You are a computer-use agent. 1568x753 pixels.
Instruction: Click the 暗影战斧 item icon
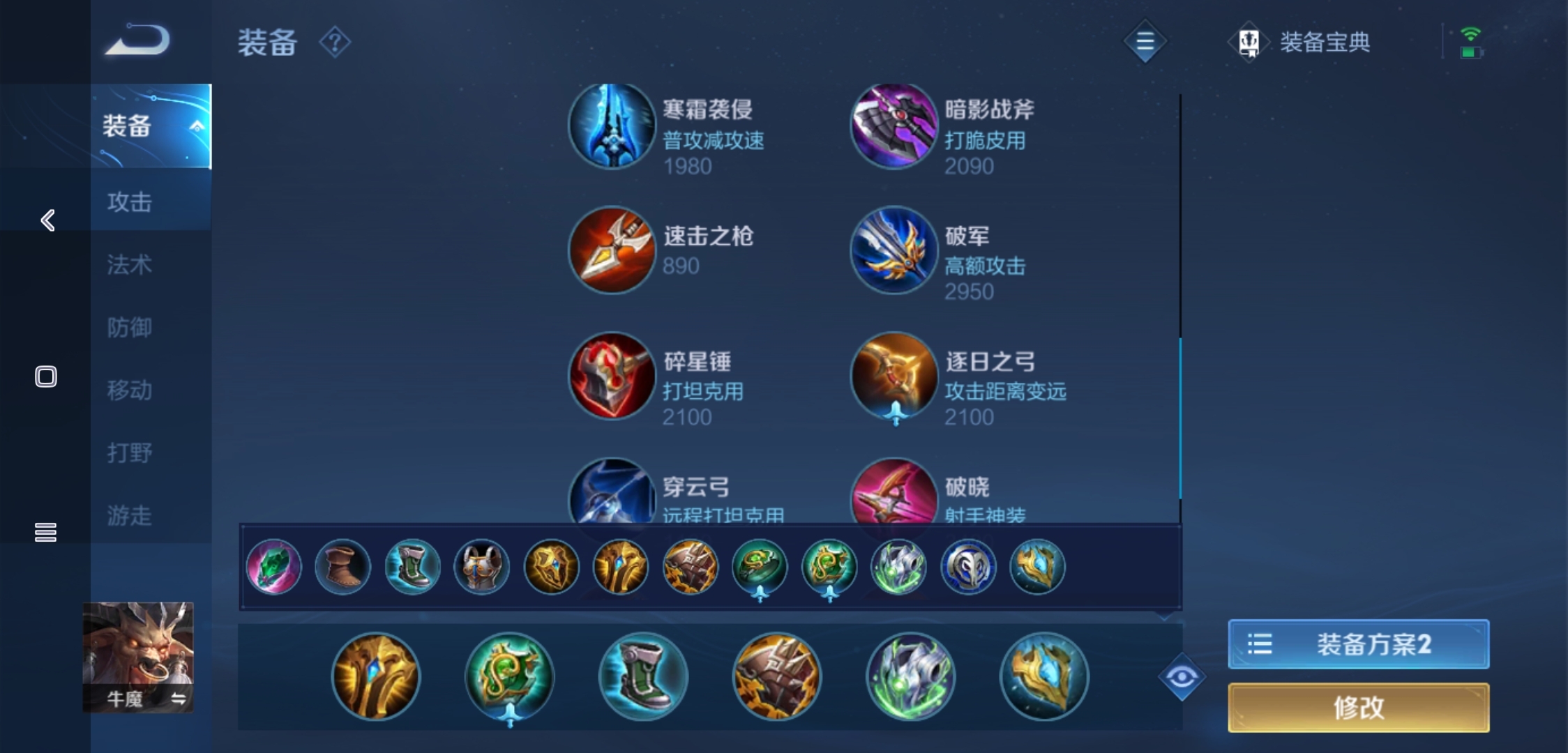(894, 125)
